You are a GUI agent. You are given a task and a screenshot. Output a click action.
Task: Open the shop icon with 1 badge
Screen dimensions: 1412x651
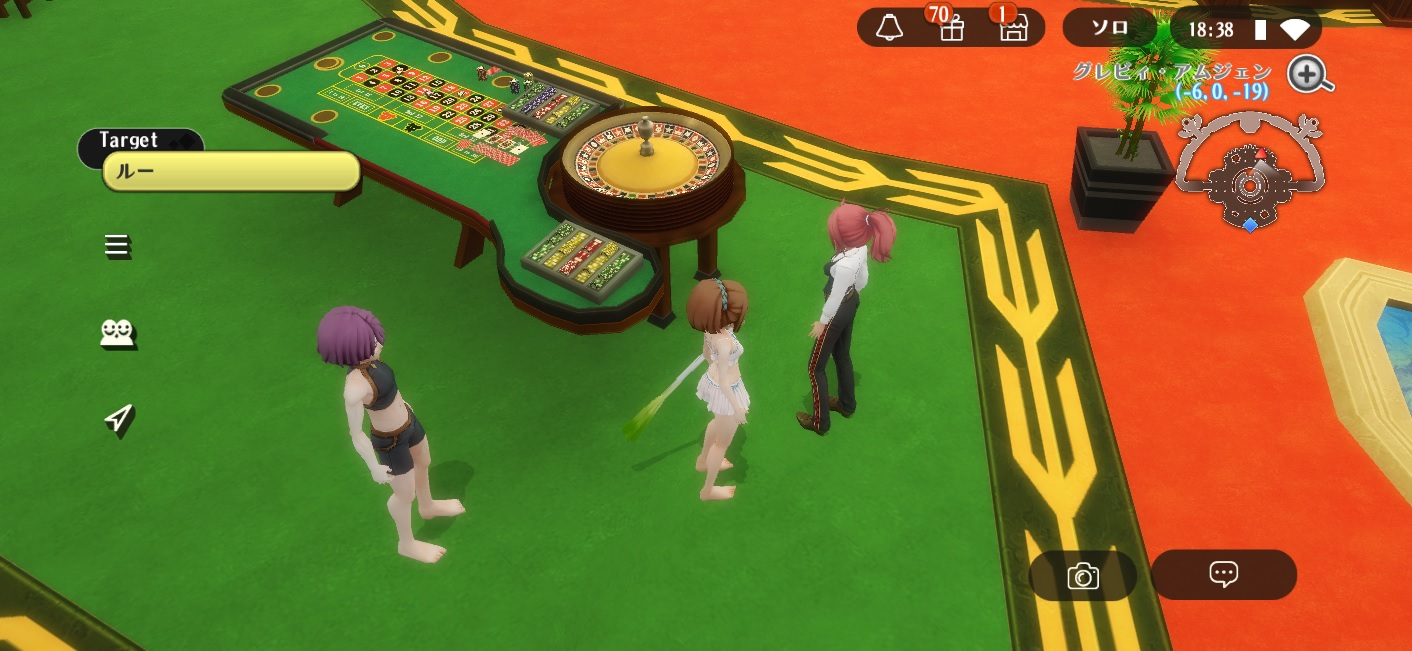coord(1013,29)
